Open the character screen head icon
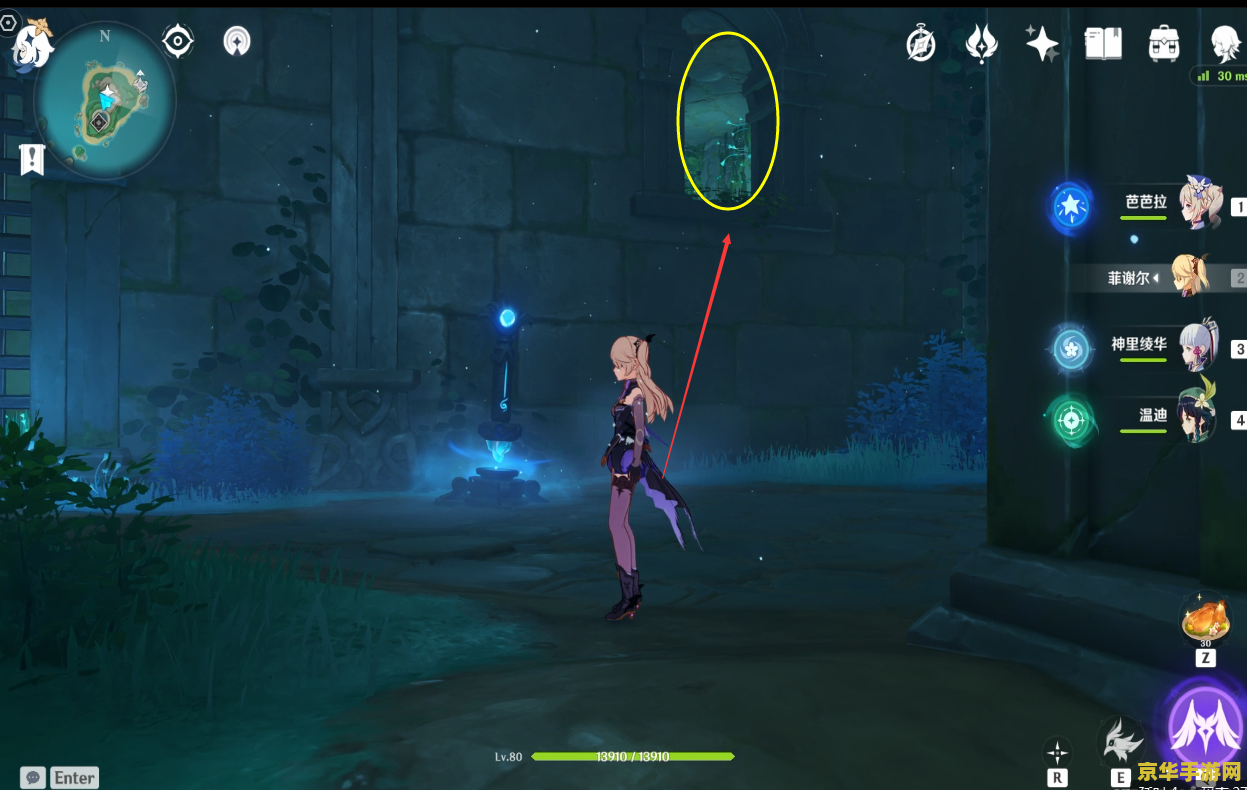Screen dimensions: 1247x790 (1225, 44)
